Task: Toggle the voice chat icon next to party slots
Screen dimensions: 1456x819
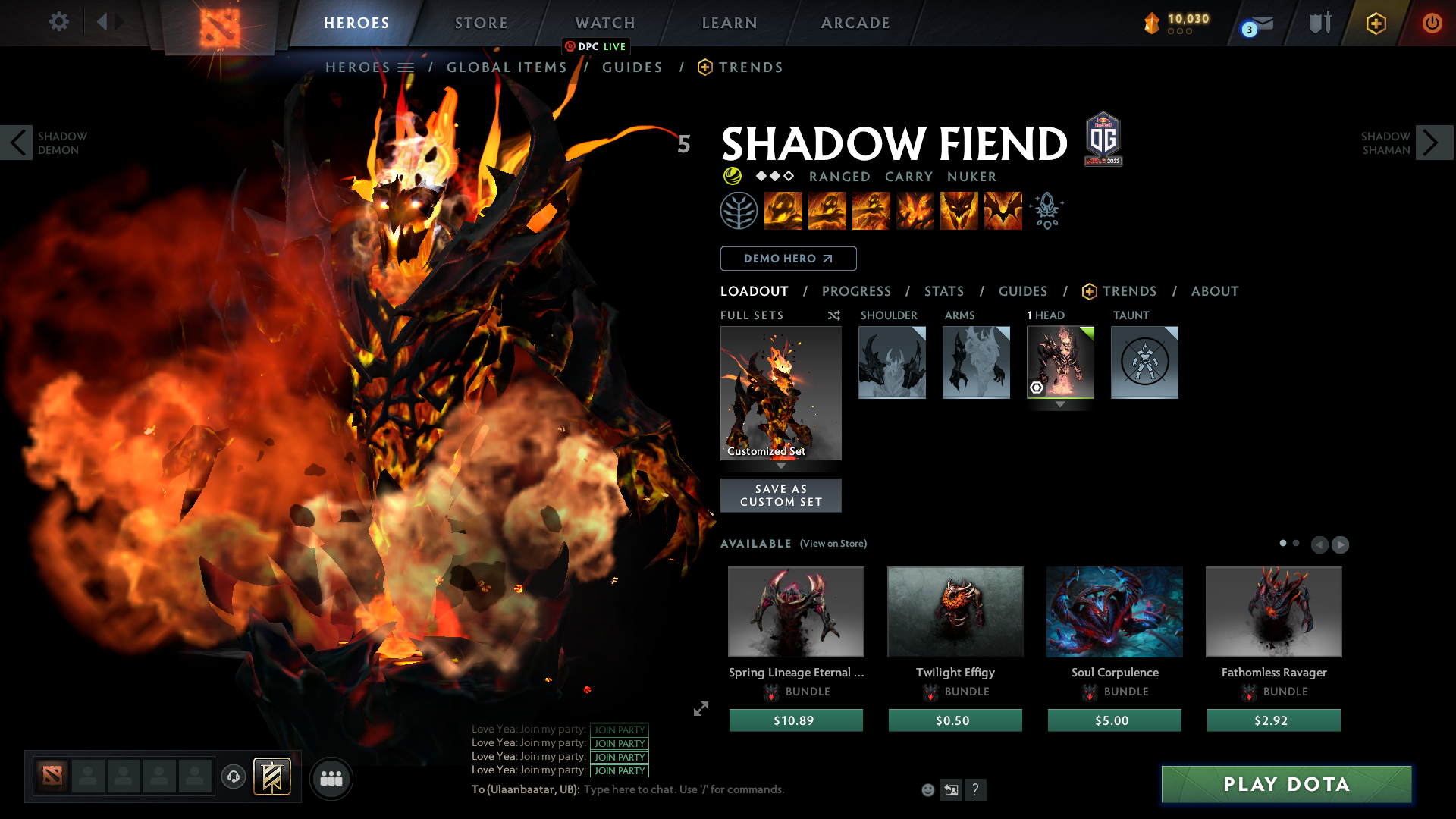Action: click(x=233, y=778)
